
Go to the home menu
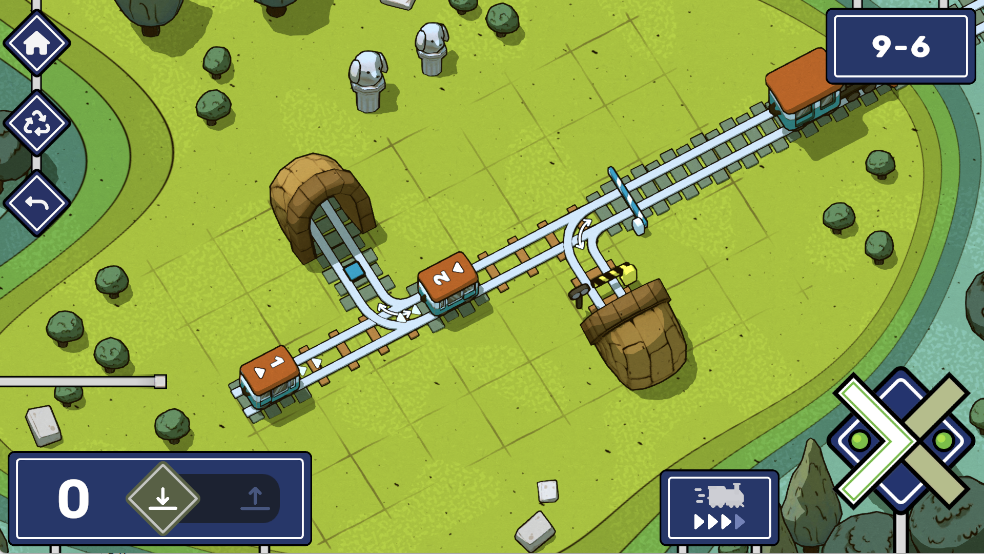click(37, 43)
